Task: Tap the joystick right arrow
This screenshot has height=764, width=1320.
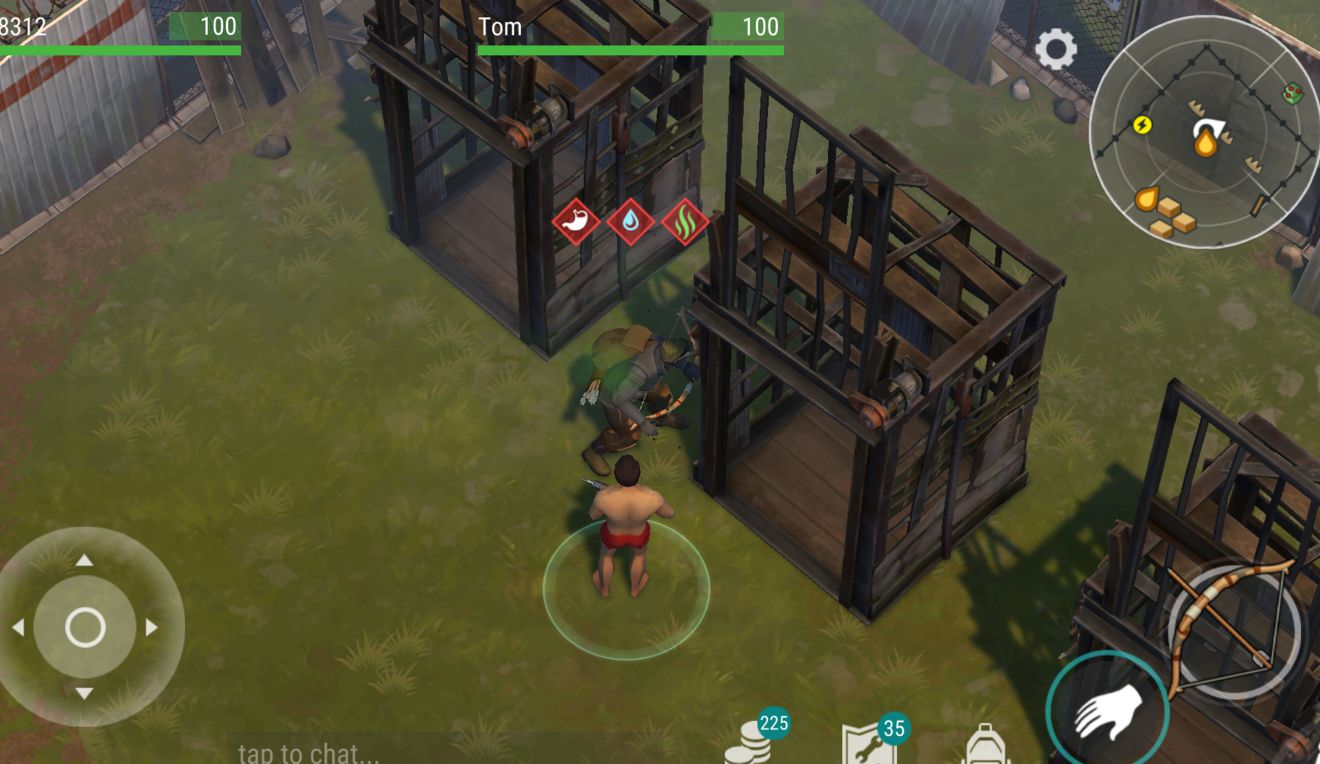Action: point(152,628)
